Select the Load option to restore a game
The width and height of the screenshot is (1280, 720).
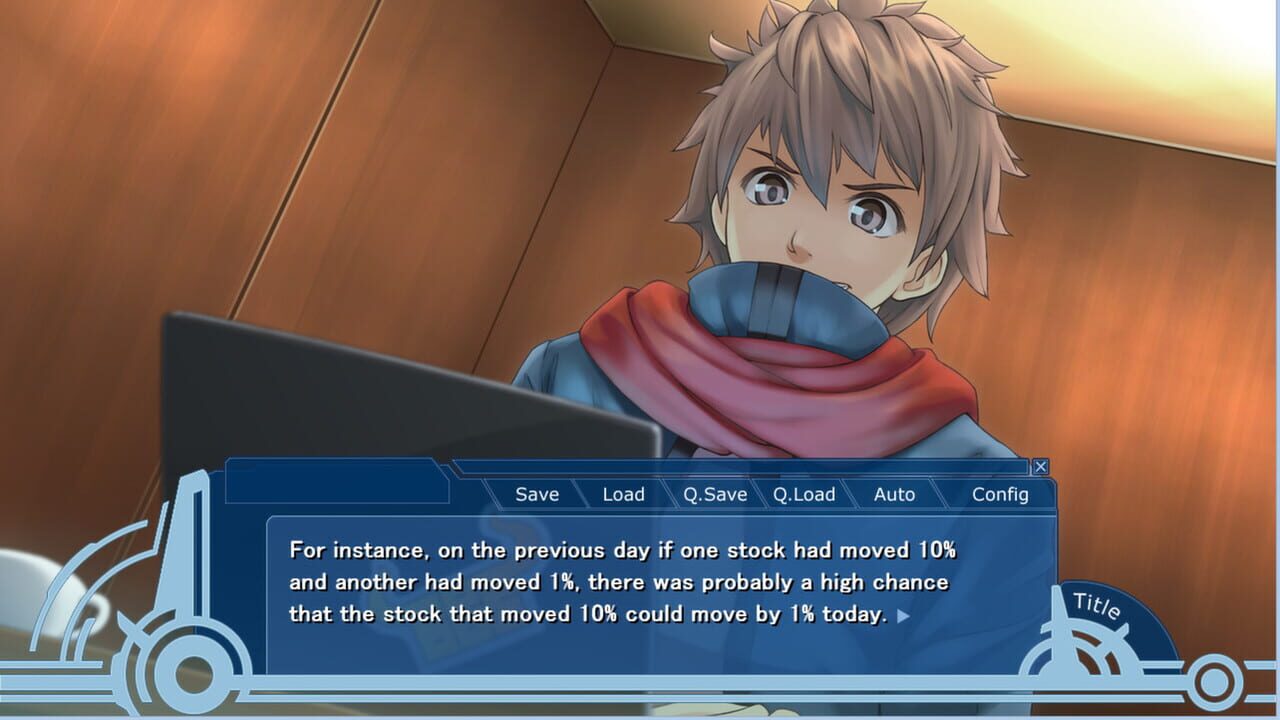[623, 494]
